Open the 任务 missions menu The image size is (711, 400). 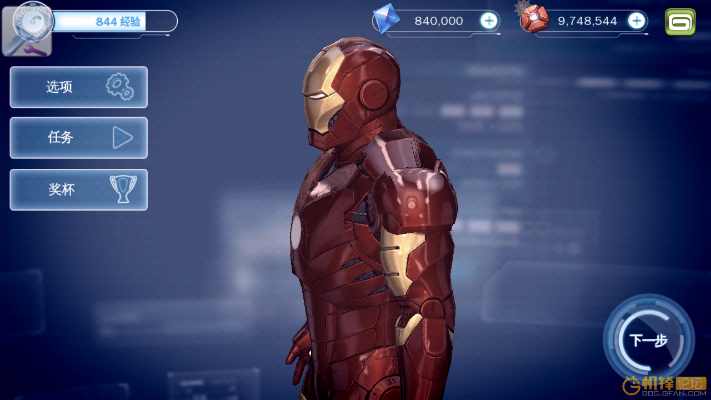(79, 138)
